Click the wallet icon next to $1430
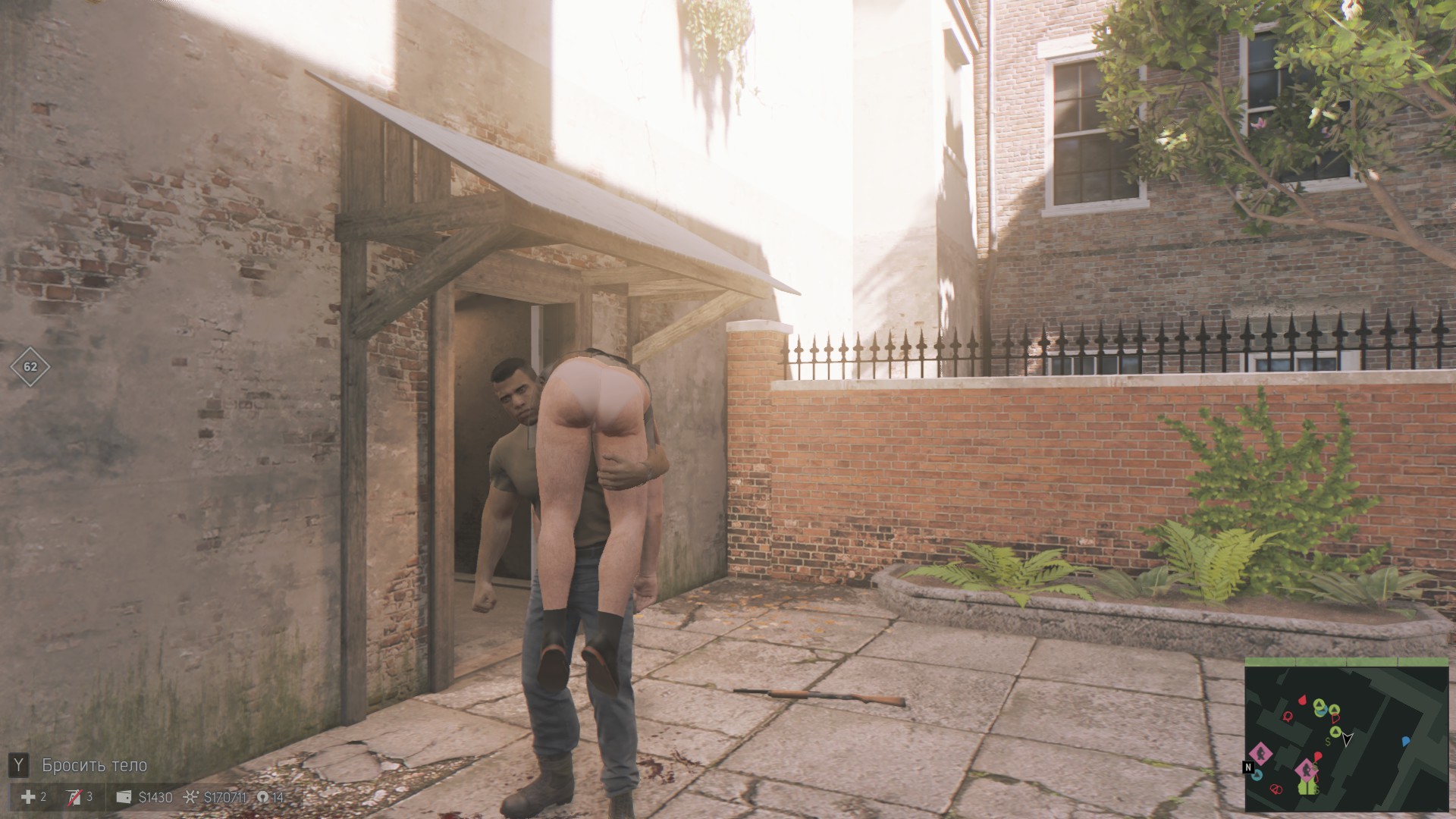 coord(124,797)
